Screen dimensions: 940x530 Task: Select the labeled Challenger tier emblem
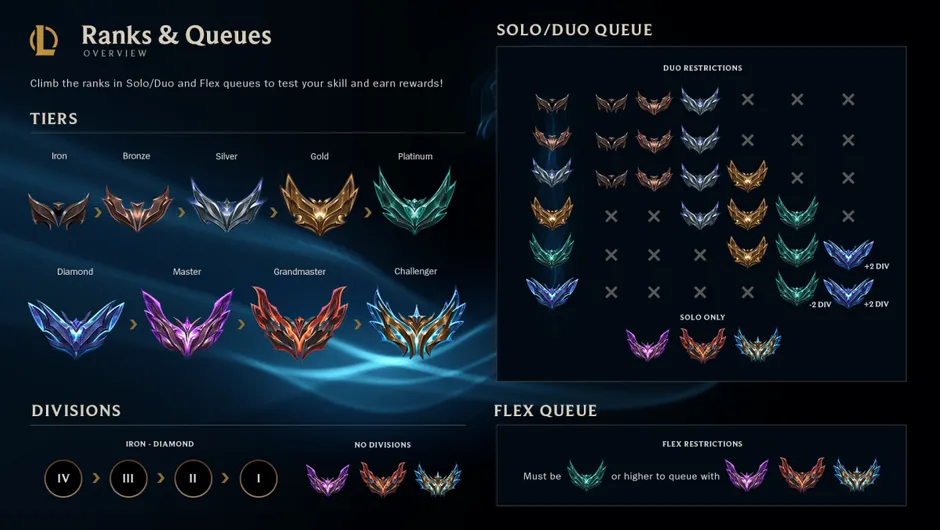point(416,322)
